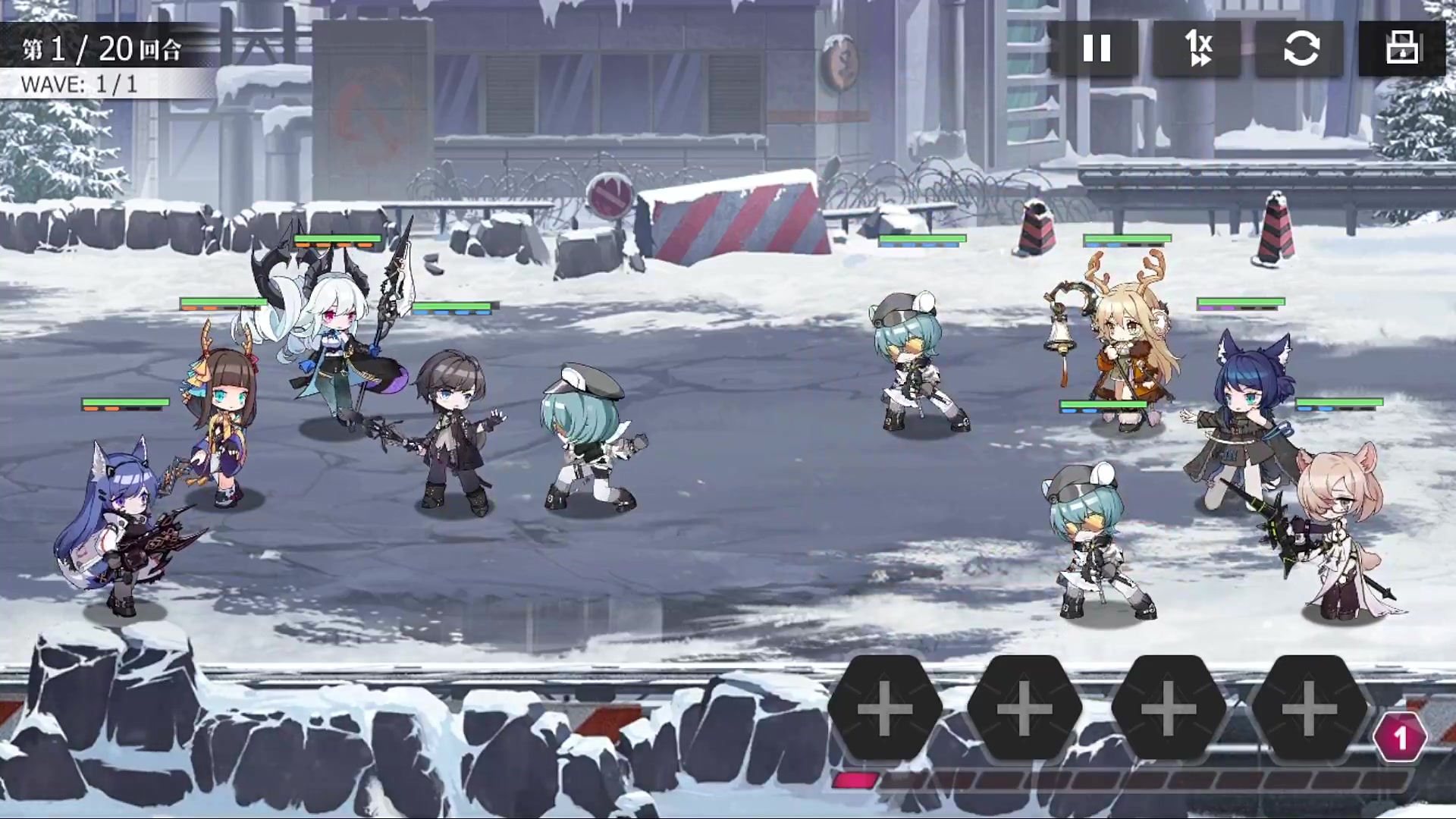Click the save icon button
1456x819 pixels.
click(x=1402, y=49)
